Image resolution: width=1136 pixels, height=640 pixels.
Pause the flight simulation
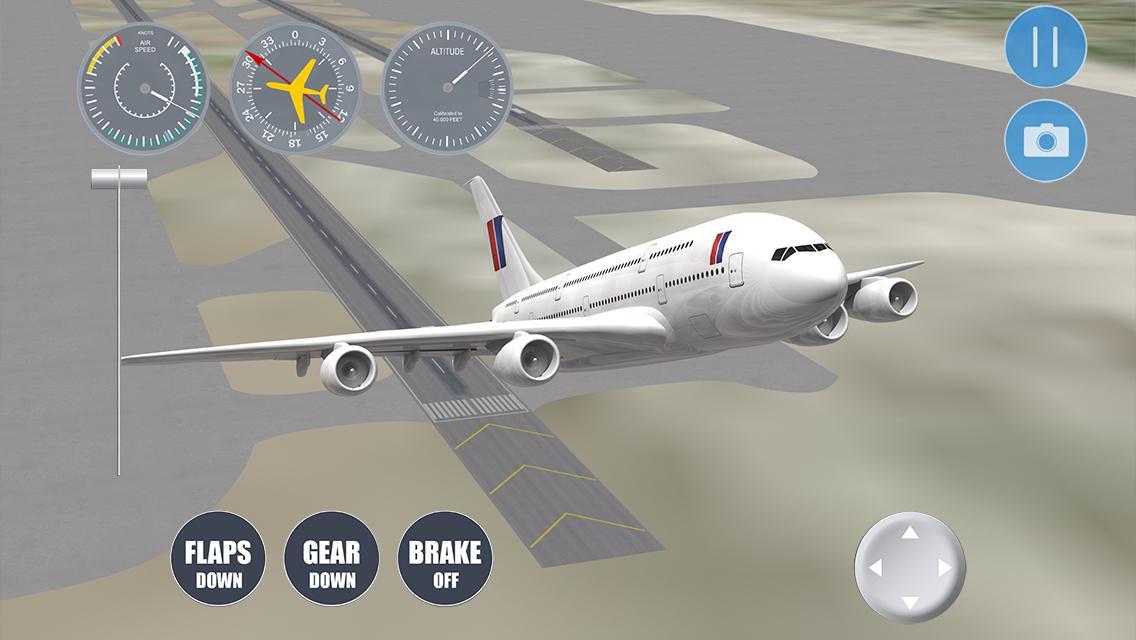click(1045, 47)
